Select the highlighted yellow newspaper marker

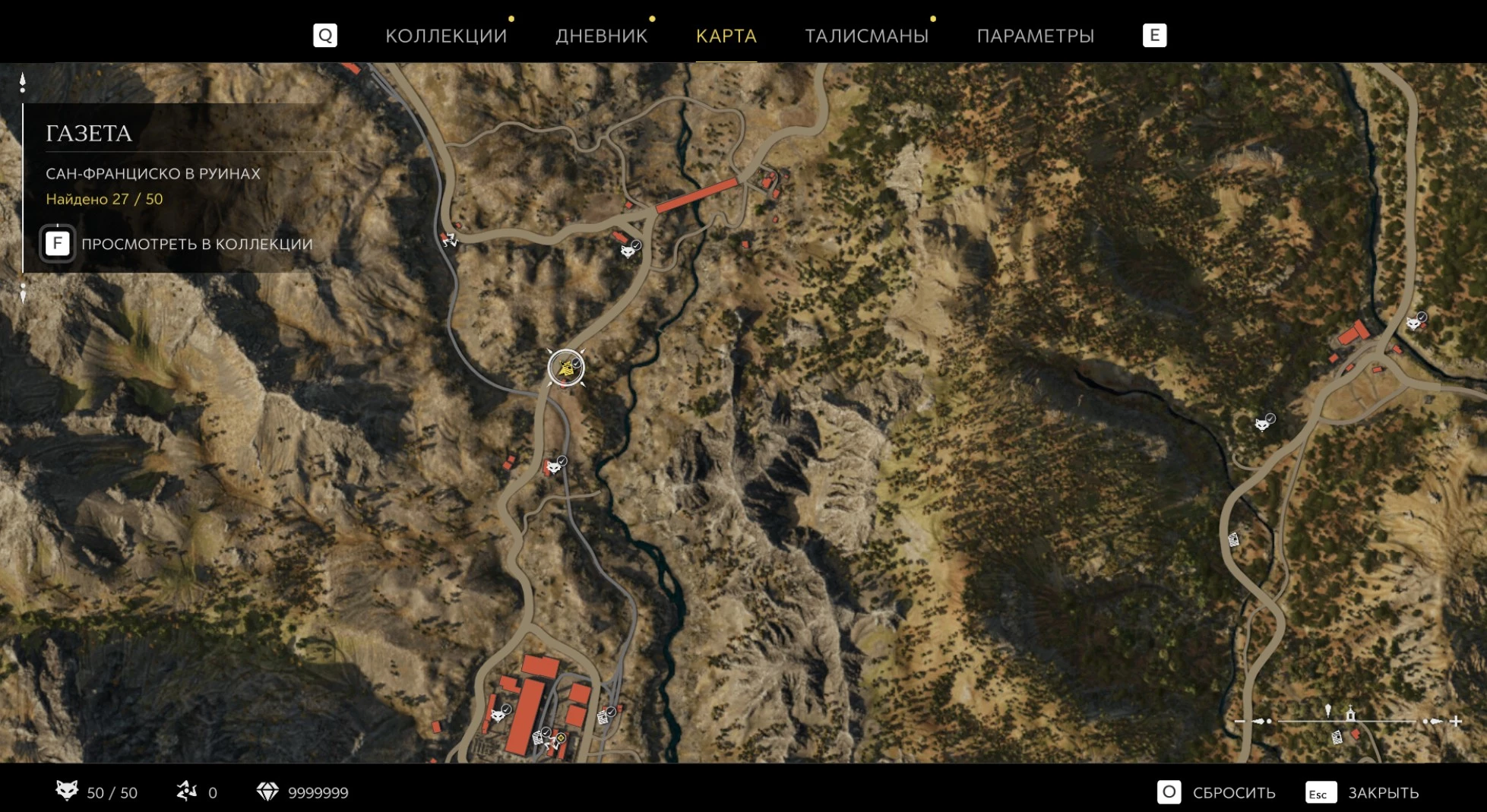tap(565, 368)
